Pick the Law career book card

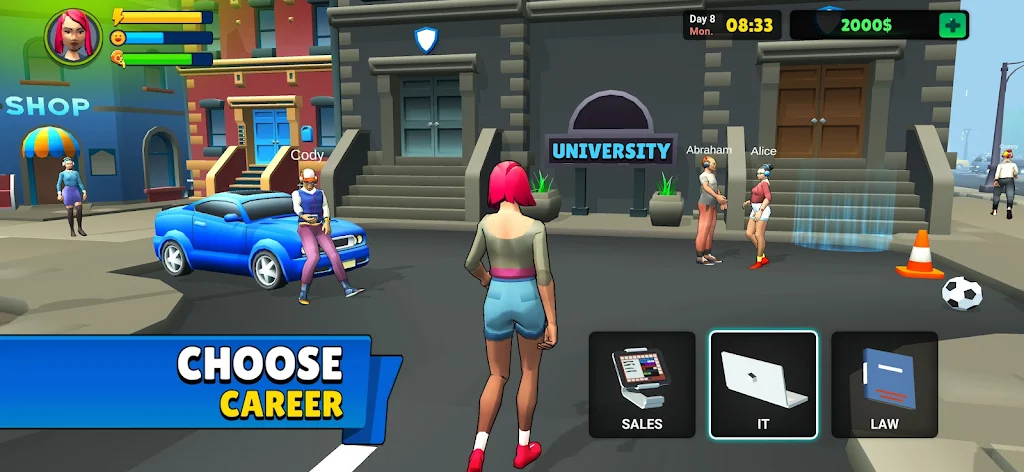[884, 385]
